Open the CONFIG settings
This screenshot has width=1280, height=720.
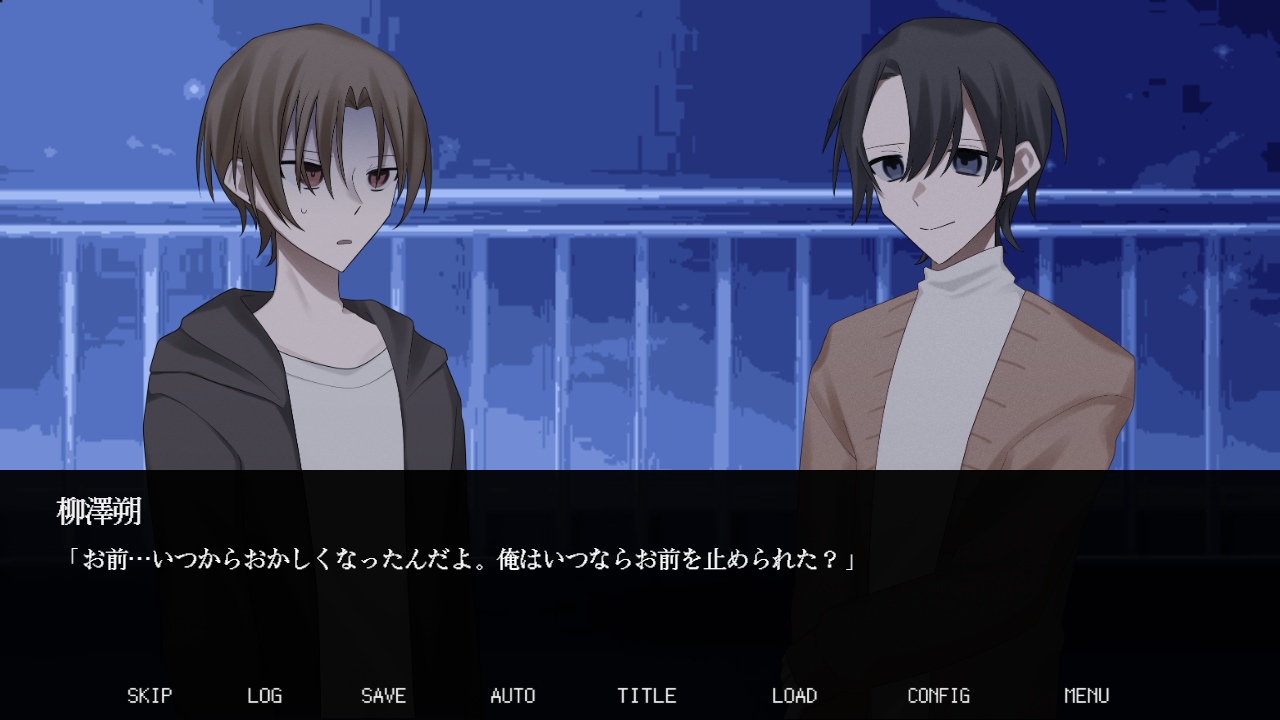point(938,695)
